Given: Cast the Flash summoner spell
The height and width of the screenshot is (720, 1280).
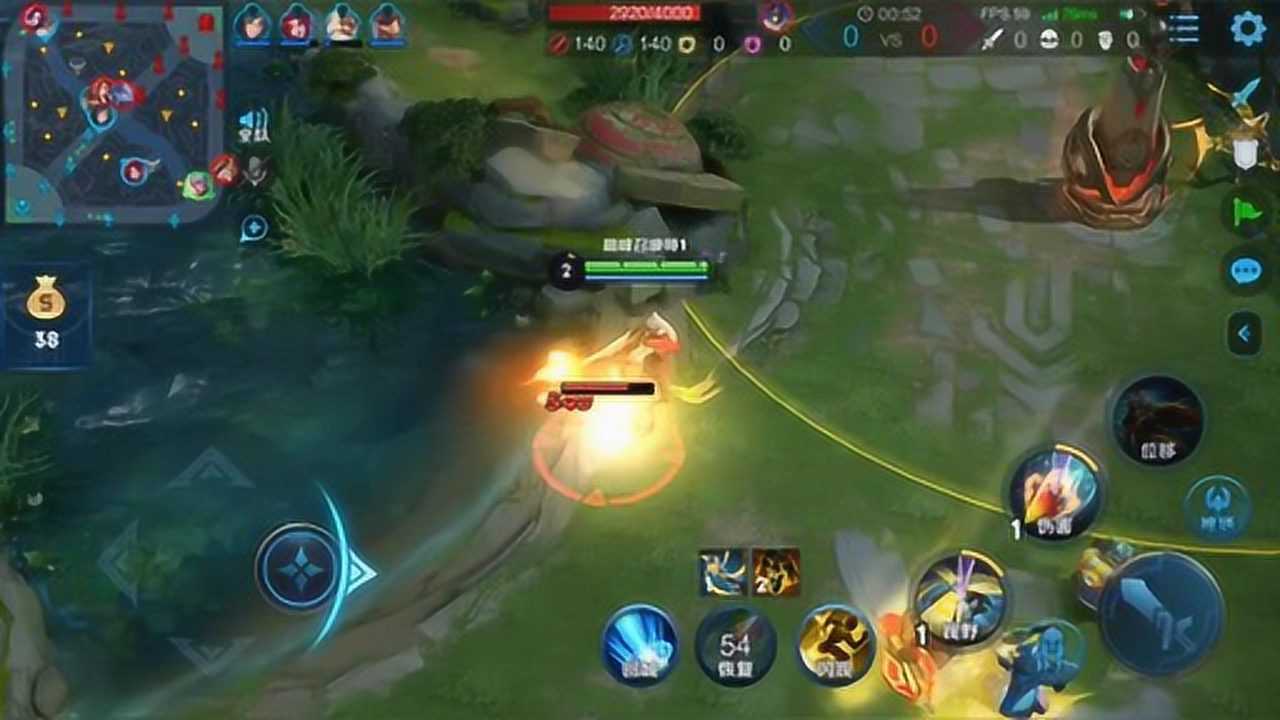Looking at the screenshot, I should coord(836,645).
